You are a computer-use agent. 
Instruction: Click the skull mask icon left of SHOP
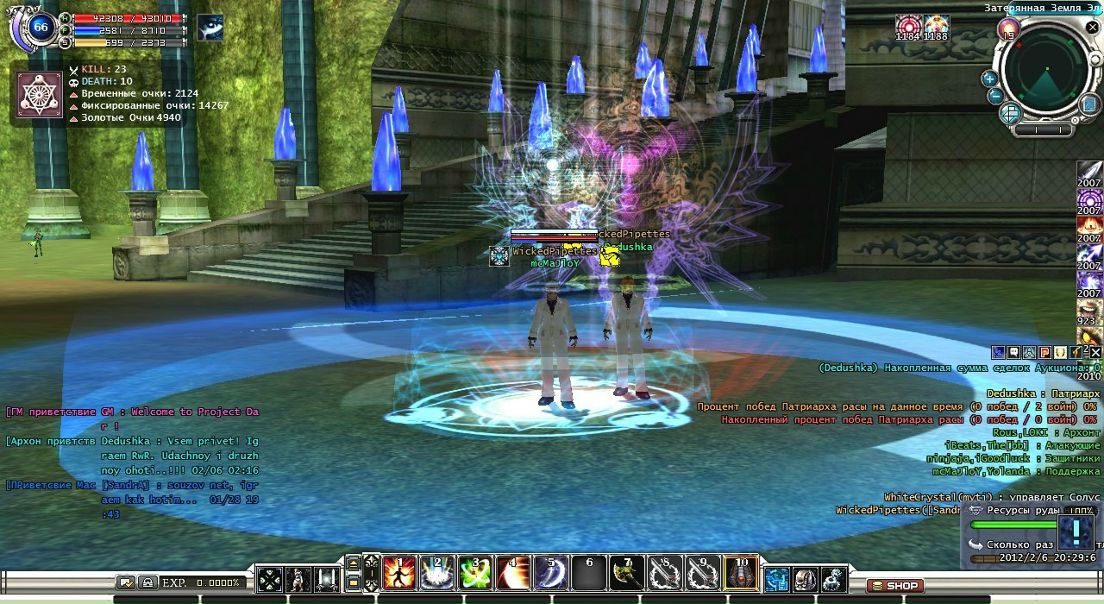pyautogui.click(x=805, y=579)
